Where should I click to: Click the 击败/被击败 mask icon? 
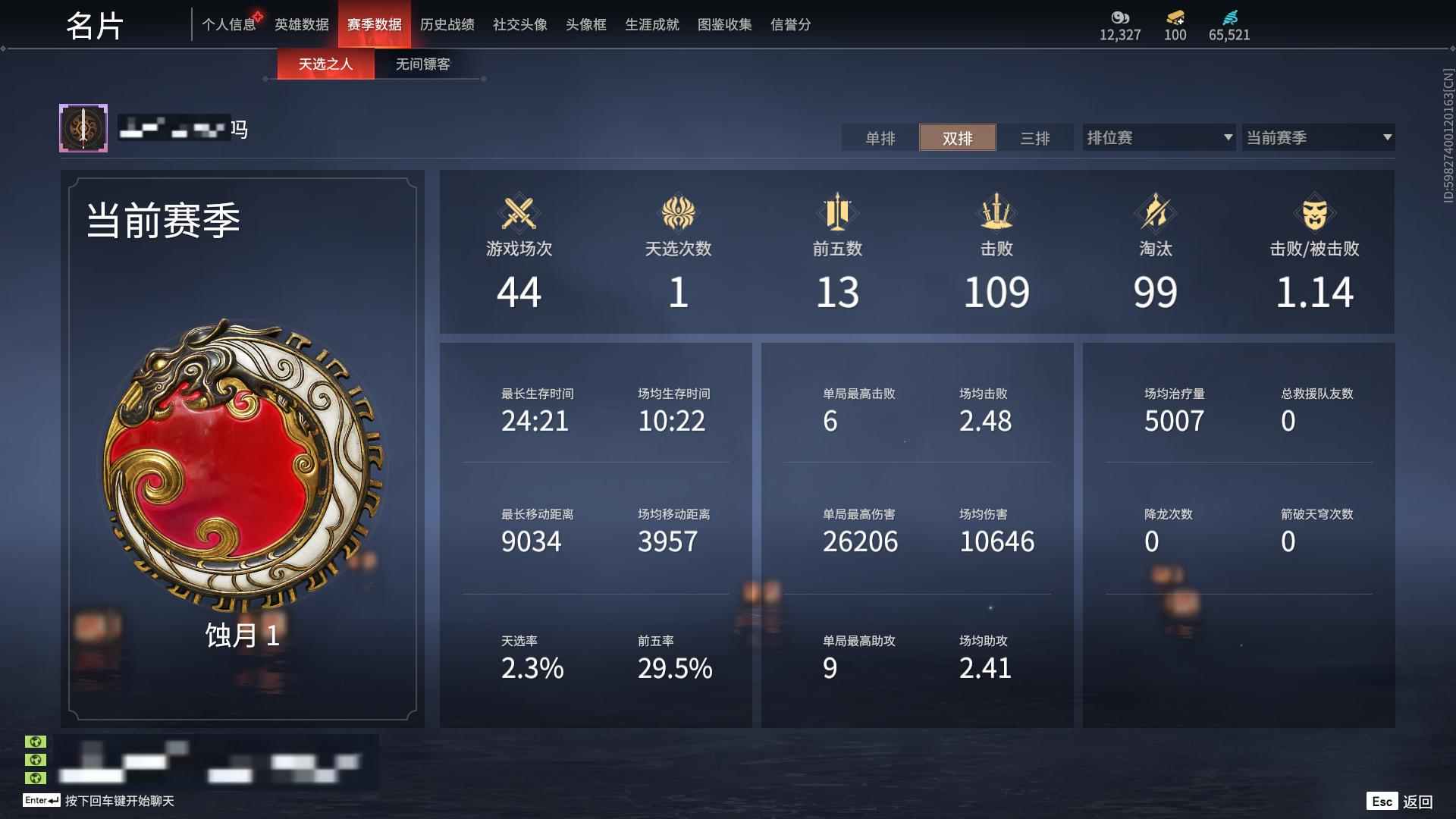coord(1314,213)
